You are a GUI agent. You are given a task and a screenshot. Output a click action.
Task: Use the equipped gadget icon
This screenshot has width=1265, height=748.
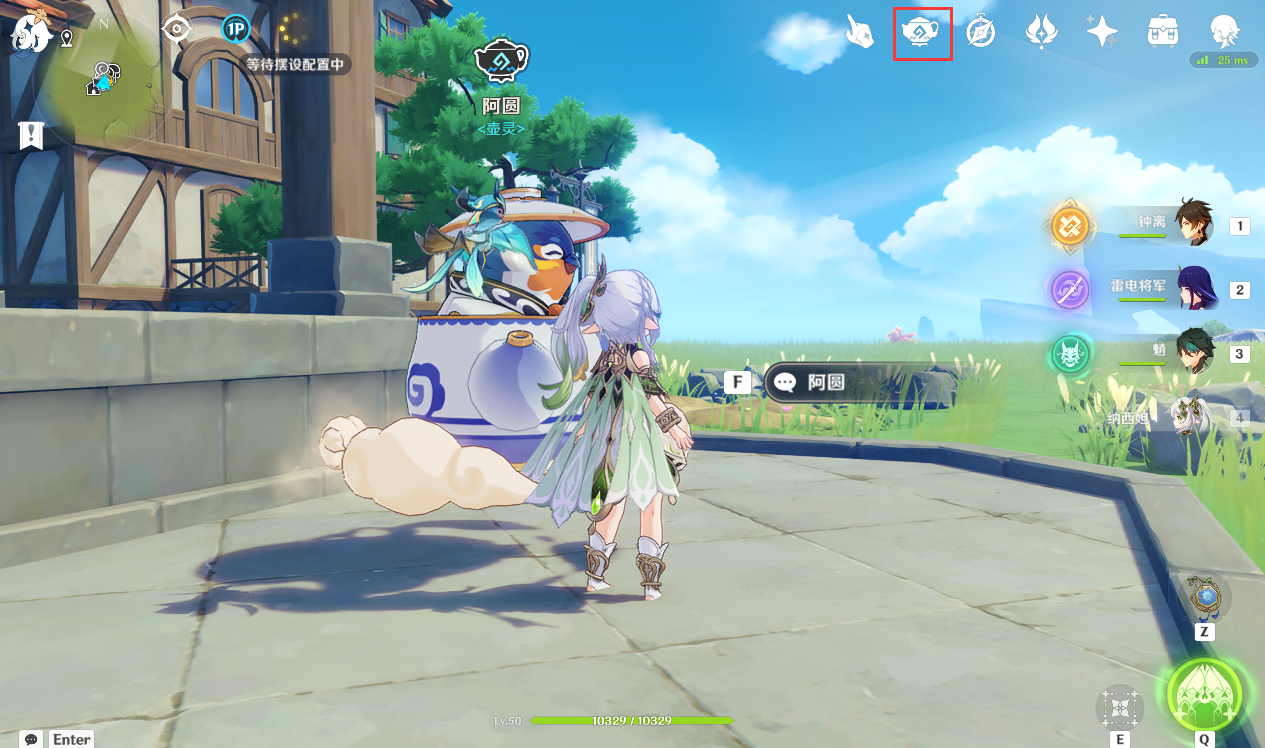click(x=1206, y=597)
